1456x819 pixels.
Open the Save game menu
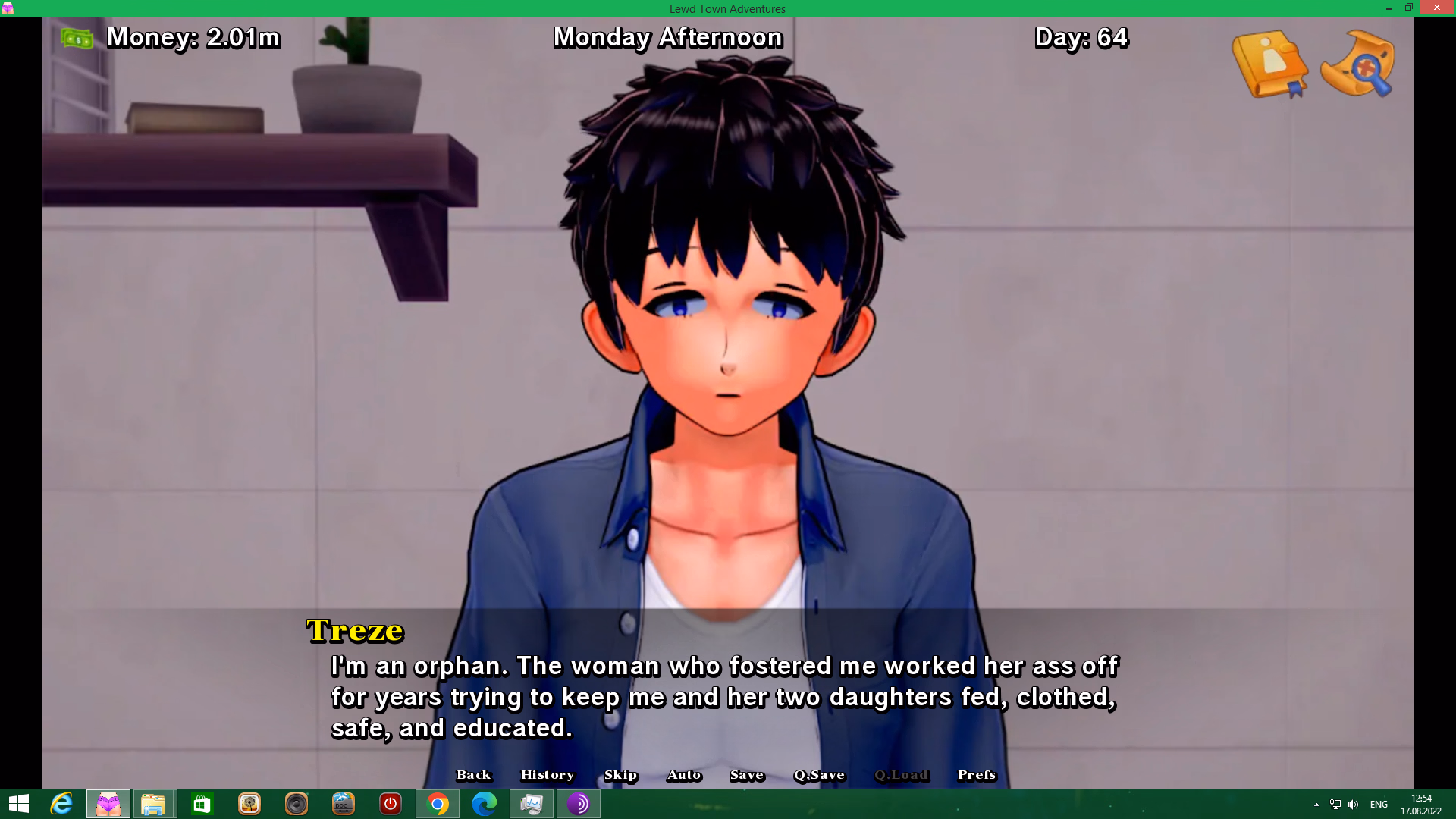[x=746, y=774]
